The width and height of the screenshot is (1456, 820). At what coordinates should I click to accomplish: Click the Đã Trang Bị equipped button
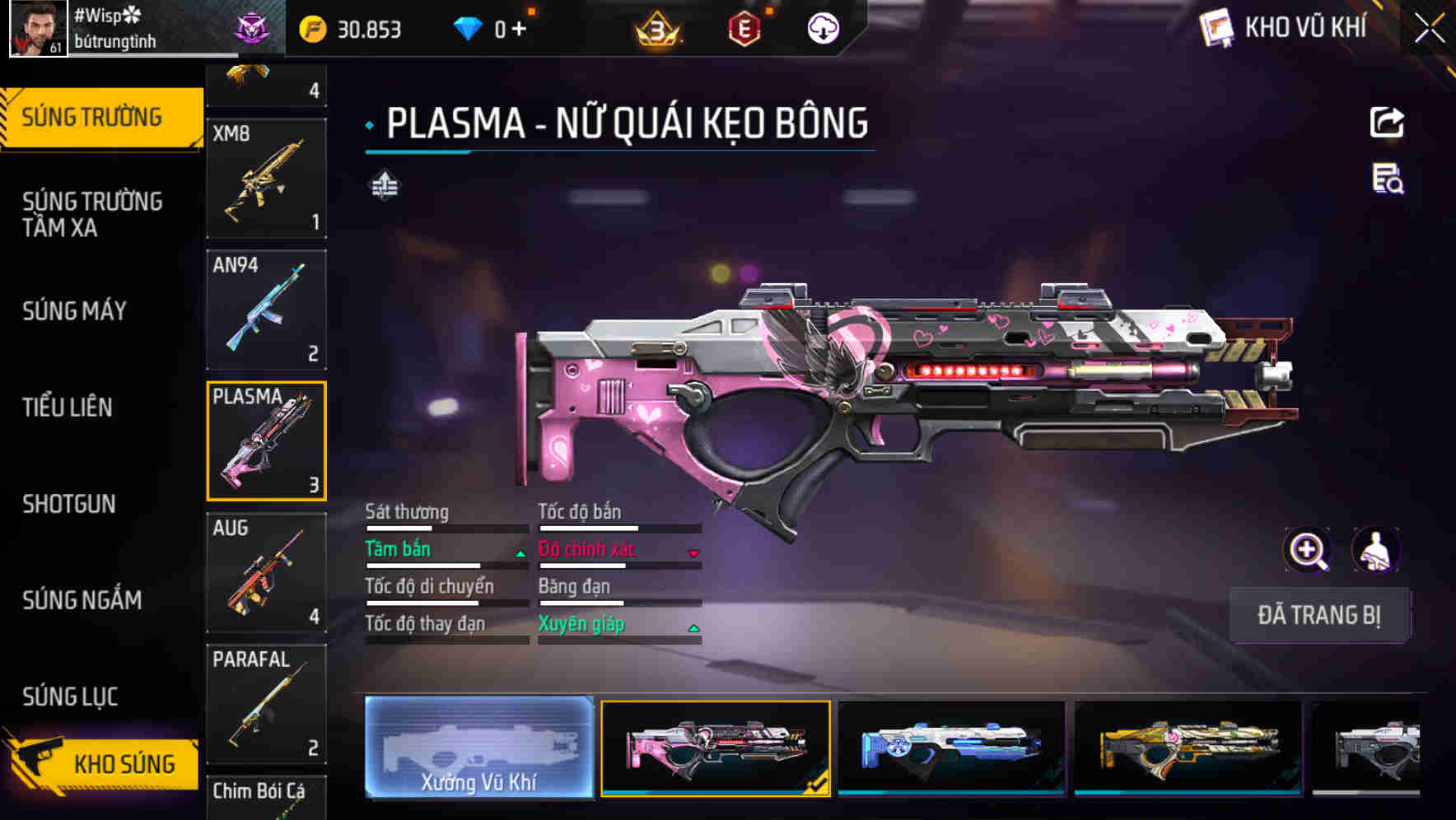[1319, 615]
